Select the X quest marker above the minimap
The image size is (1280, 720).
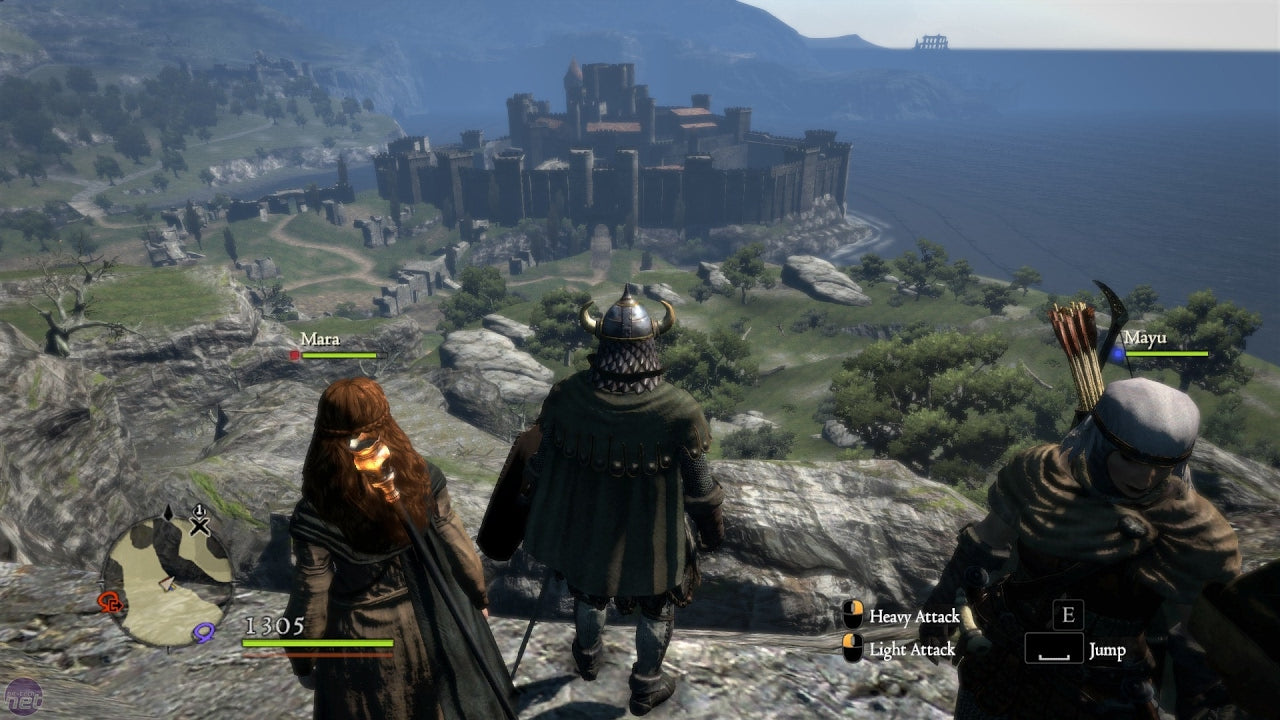pyautogui.click(x=199, y=527)
